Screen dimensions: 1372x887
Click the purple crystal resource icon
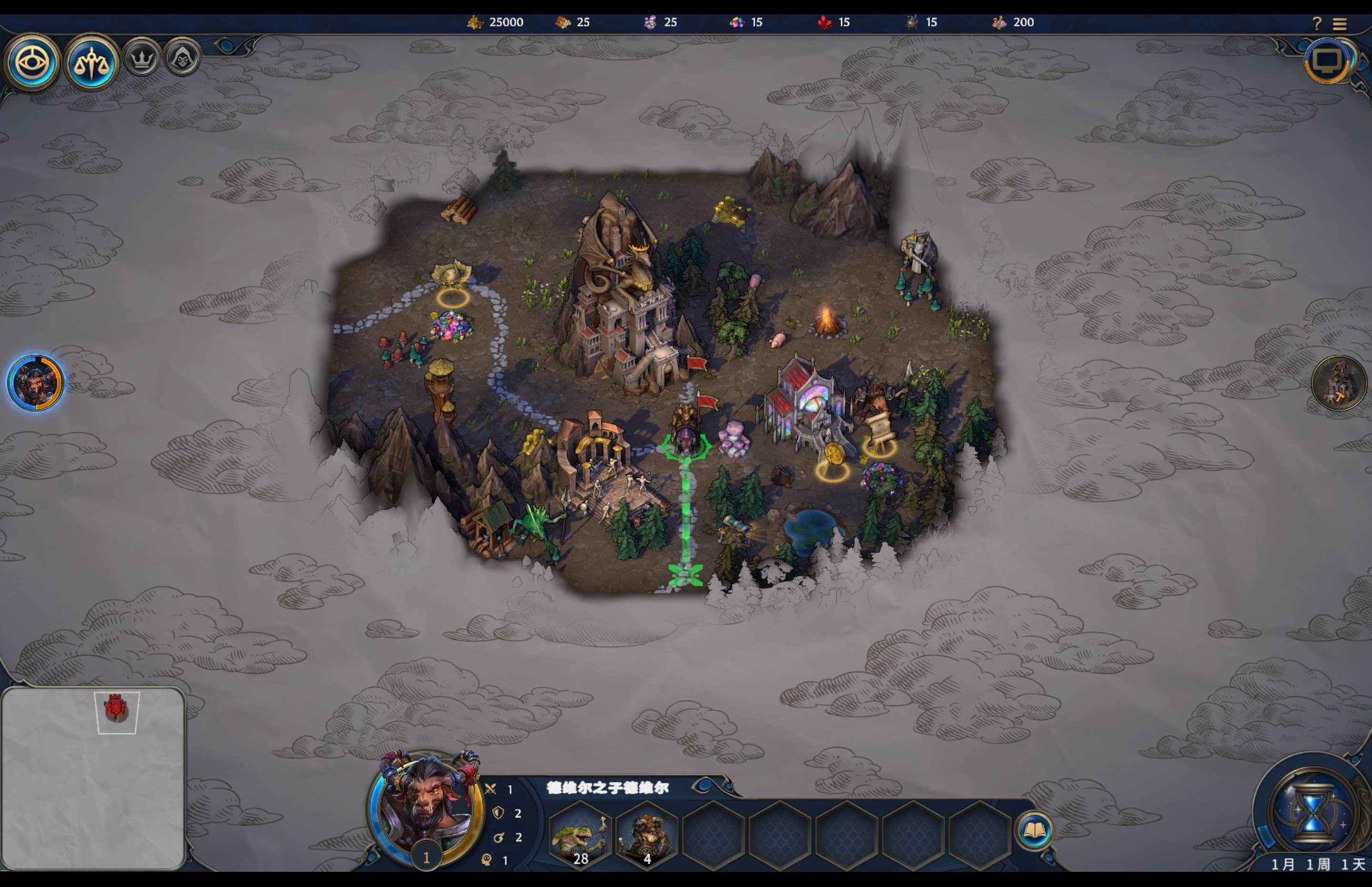[x=650, y=22]
